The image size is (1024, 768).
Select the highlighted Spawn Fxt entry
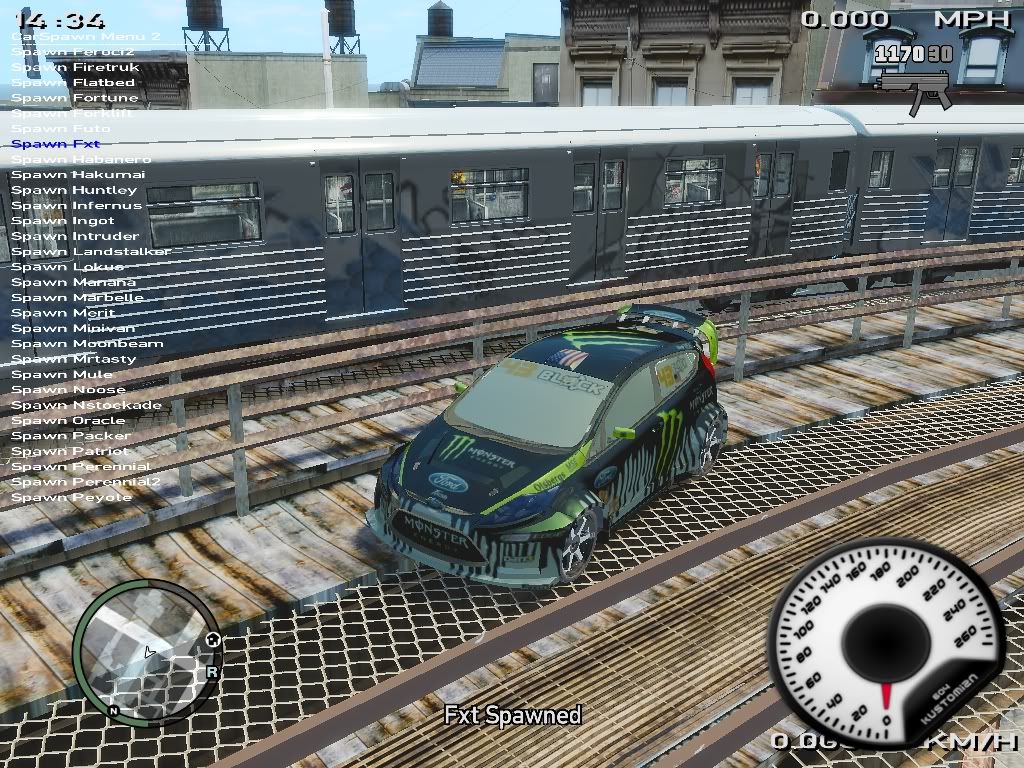(56, 144)
